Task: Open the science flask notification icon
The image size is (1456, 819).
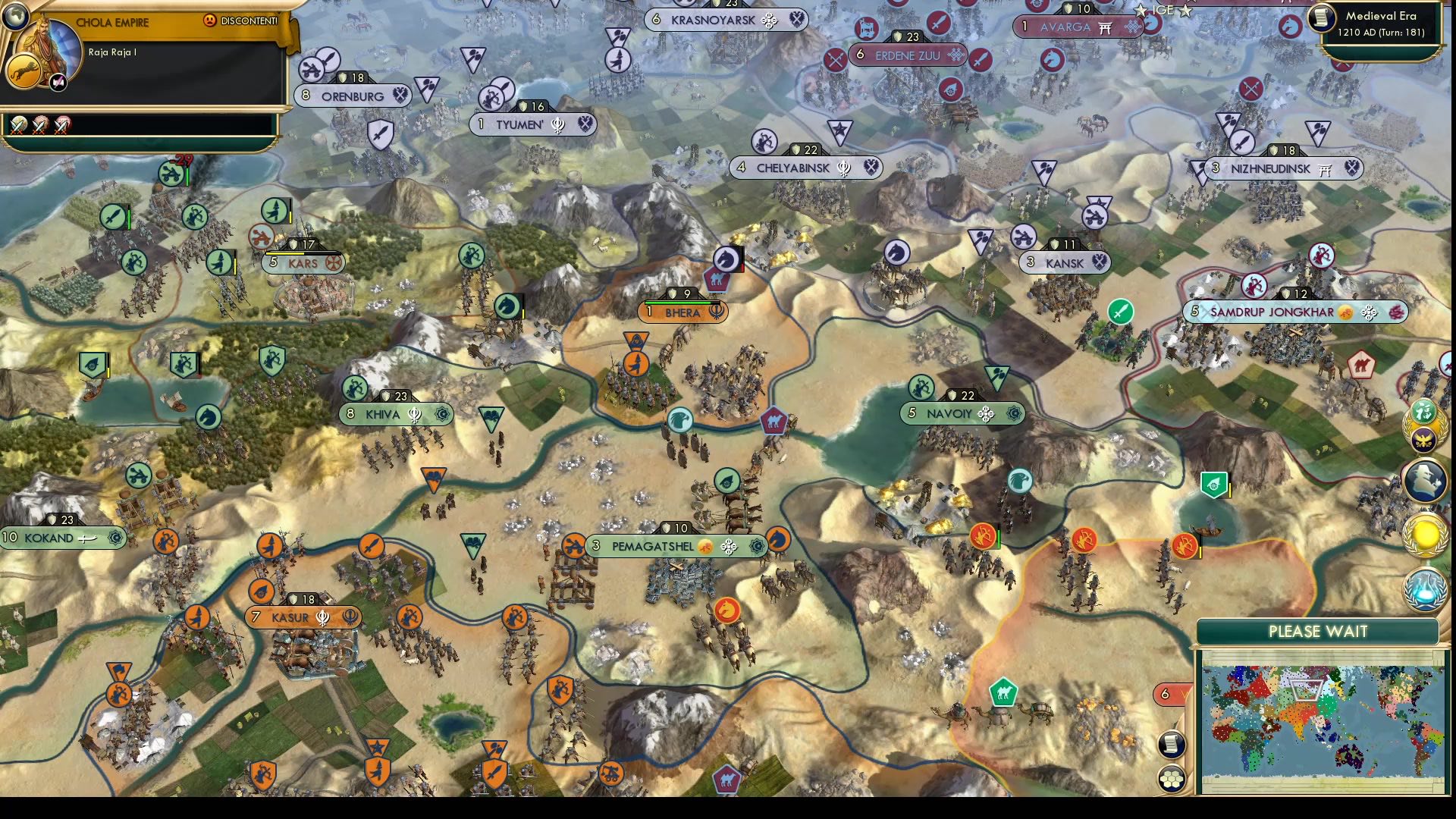Action: (x=1423, y=588)
